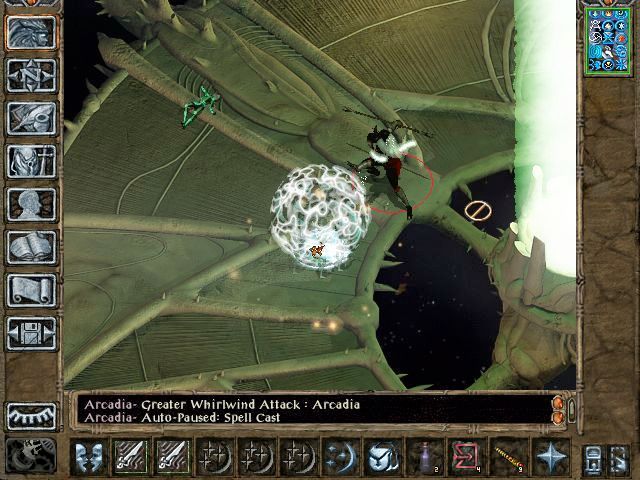Open the priest scroll
The height and width of the screenshot is (480, 640).
pos(31,290)
